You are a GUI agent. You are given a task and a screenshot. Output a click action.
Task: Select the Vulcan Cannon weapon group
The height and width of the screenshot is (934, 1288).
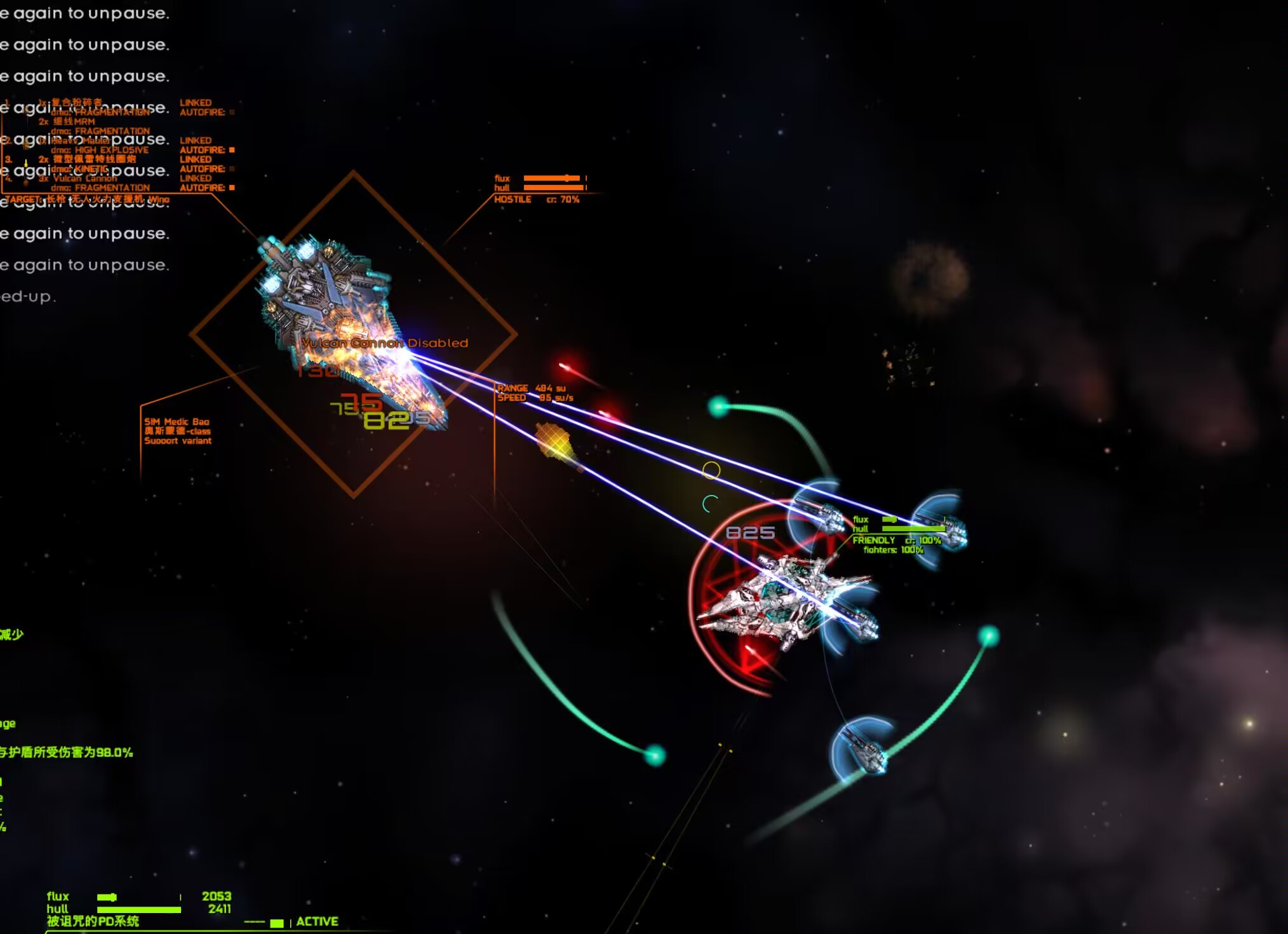pyautogui.click(x=85, y=179)
